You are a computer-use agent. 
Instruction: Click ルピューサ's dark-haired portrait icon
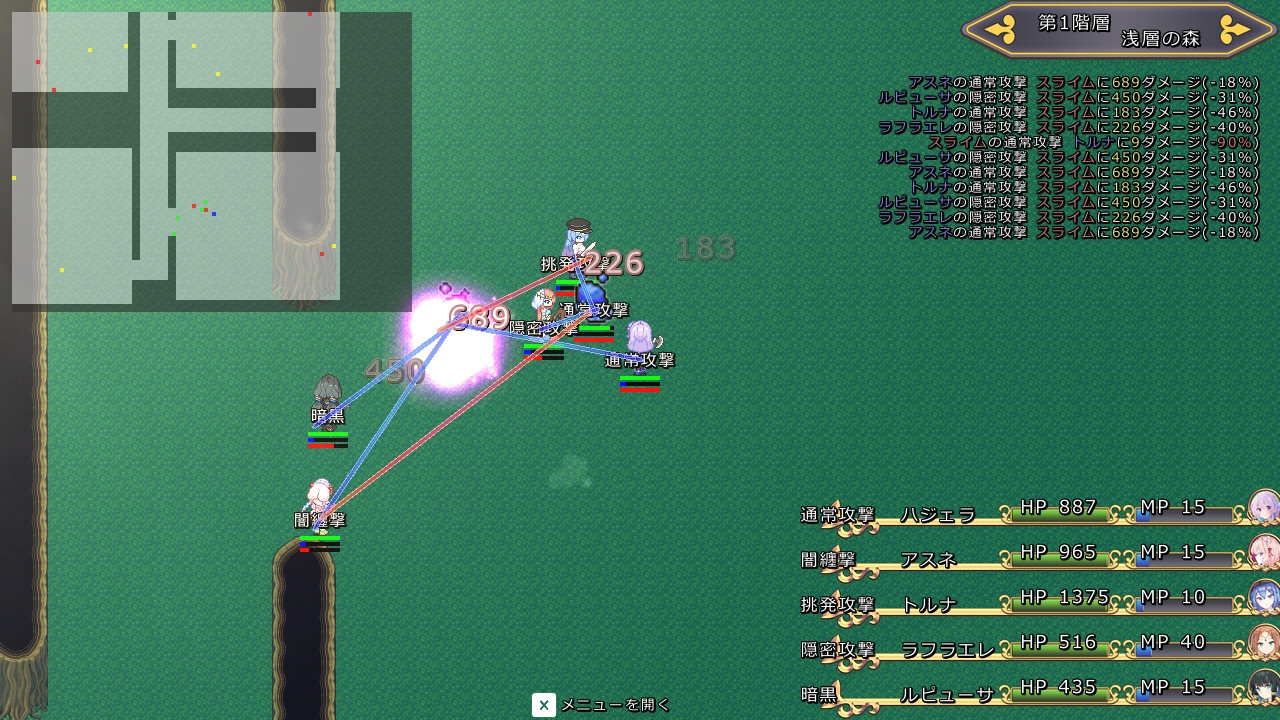pos(1264,687)
